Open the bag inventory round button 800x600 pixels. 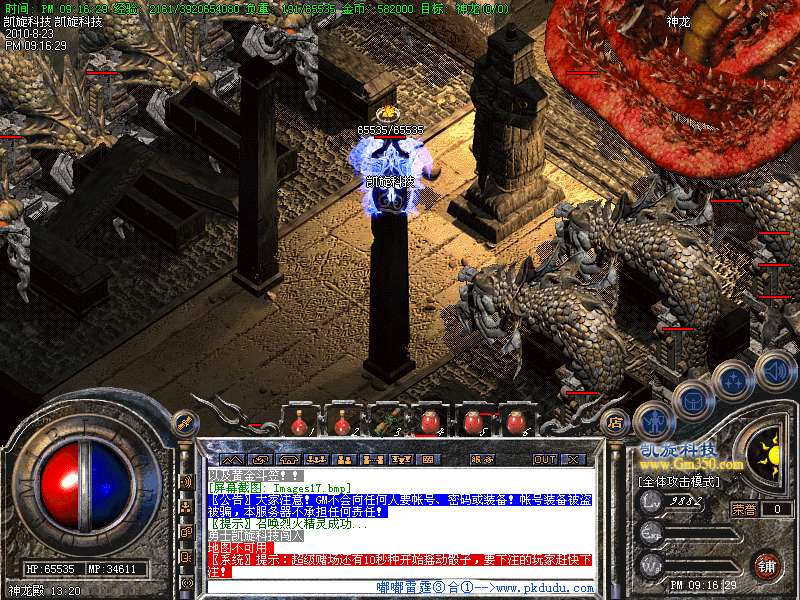pyautogui.click(x=692, y=398)
